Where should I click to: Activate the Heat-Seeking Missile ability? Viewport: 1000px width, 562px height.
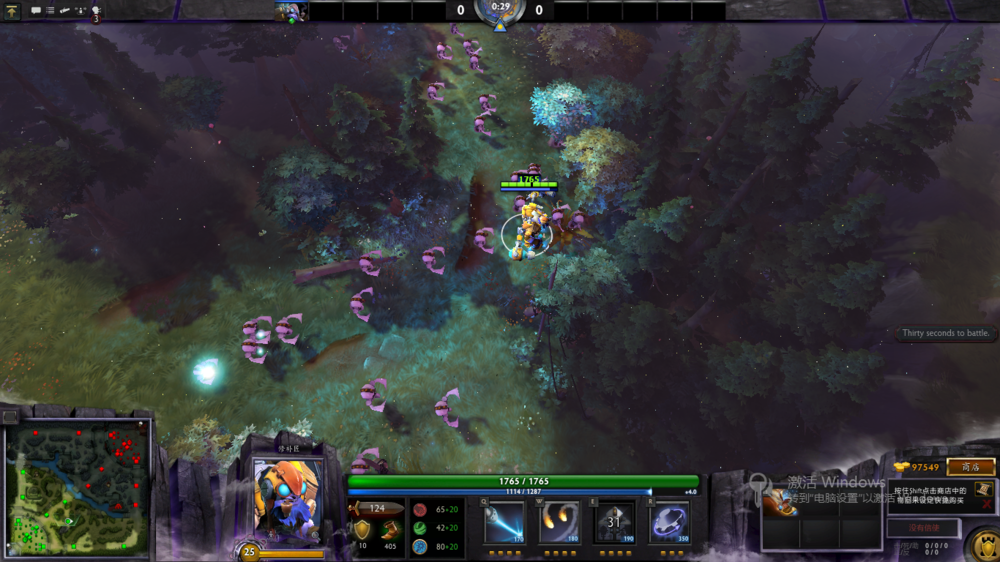pos(559,522)
